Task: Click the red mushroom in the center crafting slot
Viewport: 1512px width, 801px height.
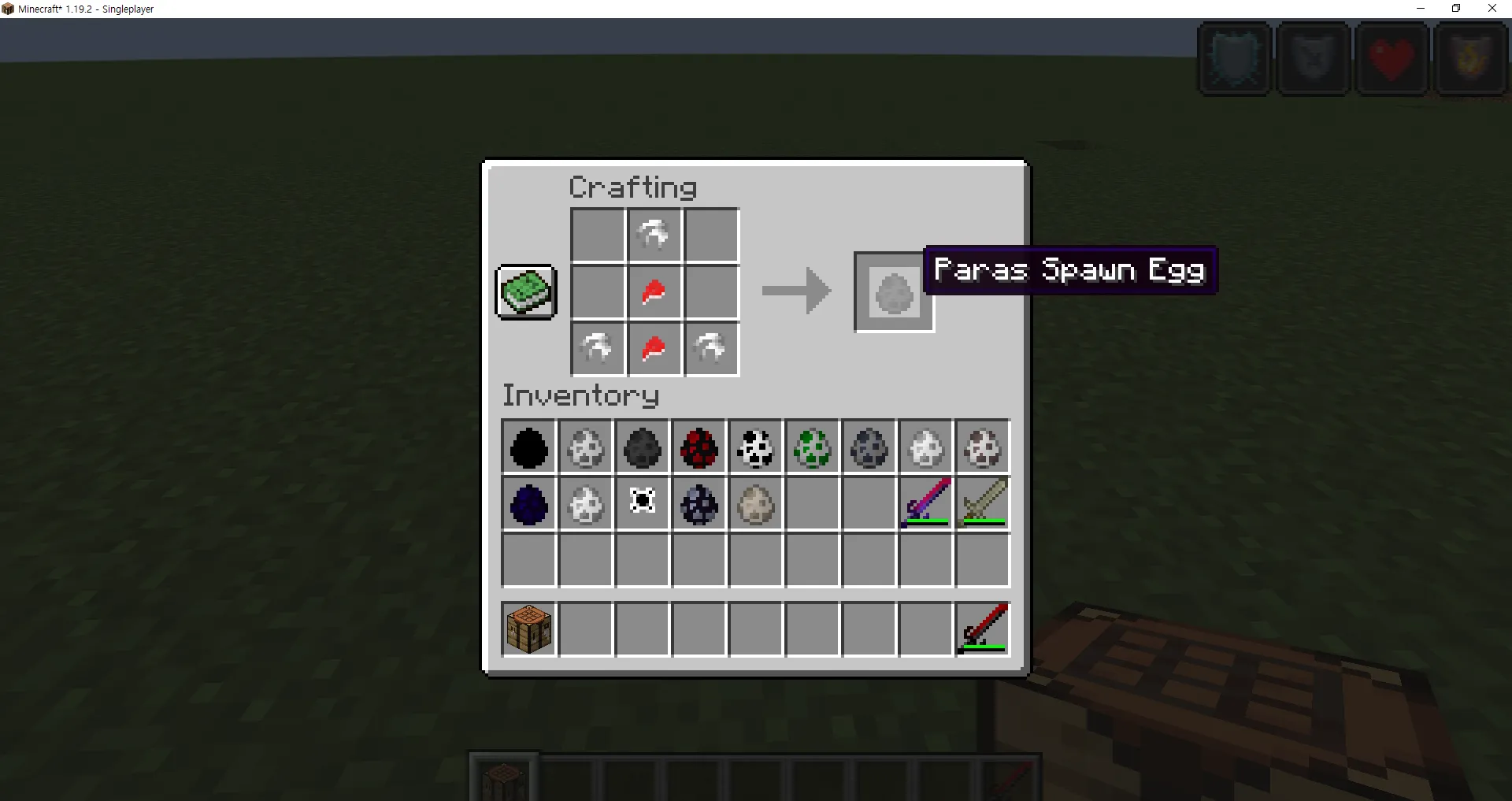Action: [654, 292]
